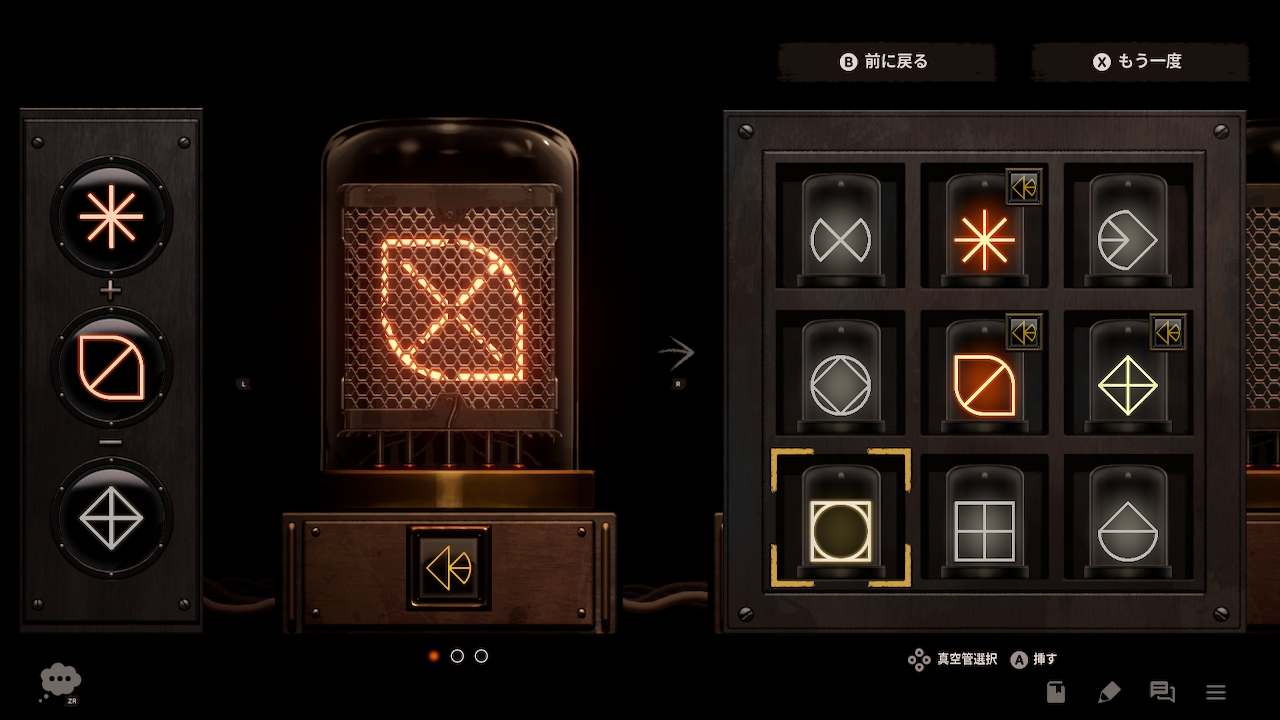Viewport: 1280px width, 720px height.
Task: Select the もう一度 retry button
Action: 1139,62
